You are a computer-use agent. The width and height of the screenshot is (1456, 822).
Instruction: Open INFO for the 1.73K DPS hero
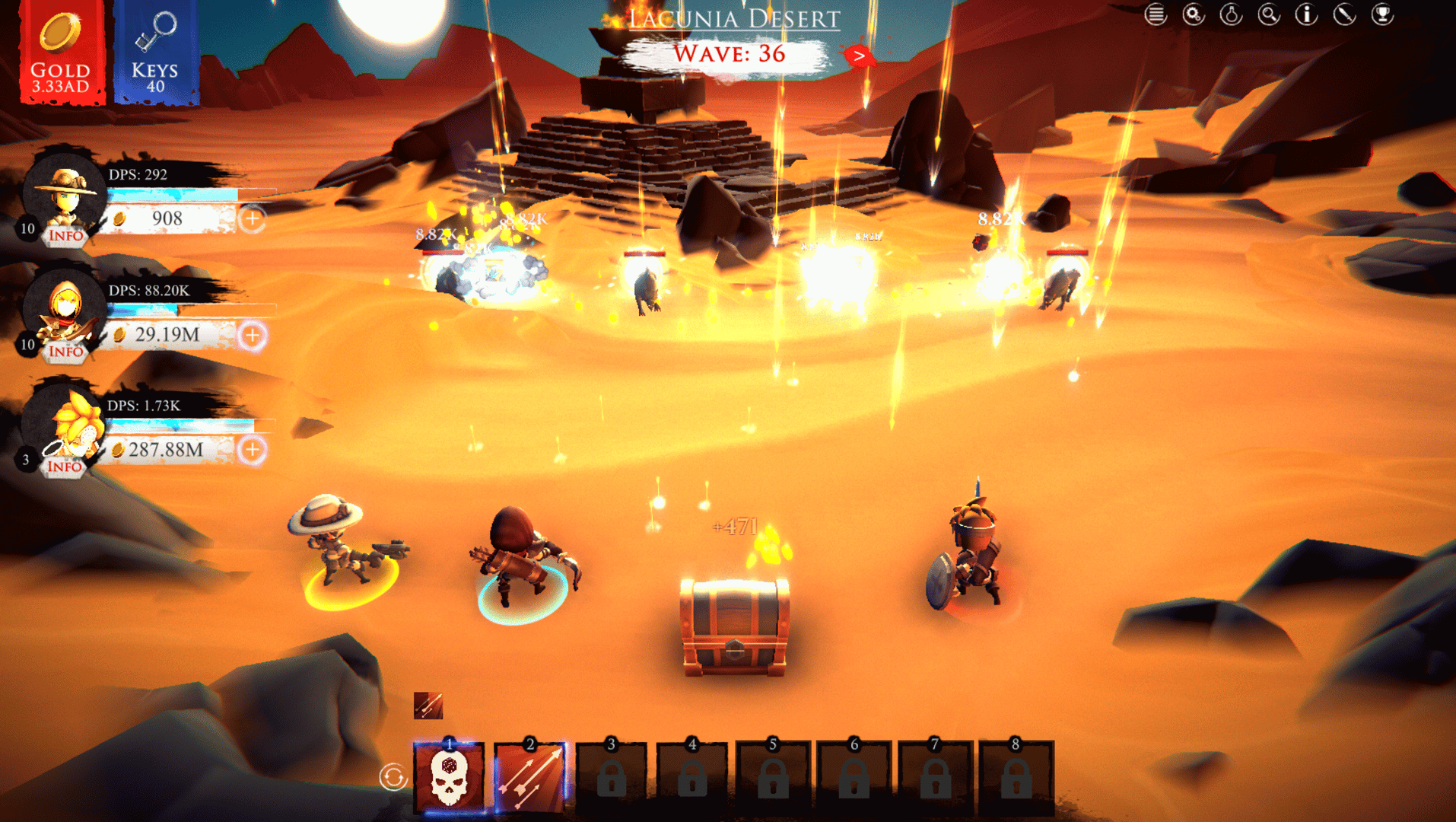click(65, 467)
